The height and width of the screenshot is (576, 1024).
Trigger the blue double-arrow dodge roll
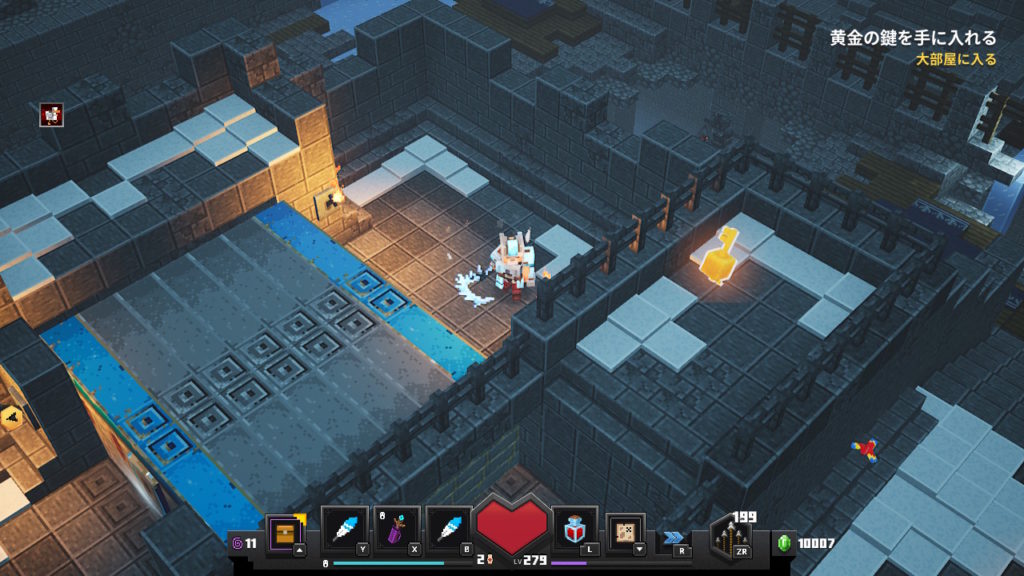coord(674,539)
